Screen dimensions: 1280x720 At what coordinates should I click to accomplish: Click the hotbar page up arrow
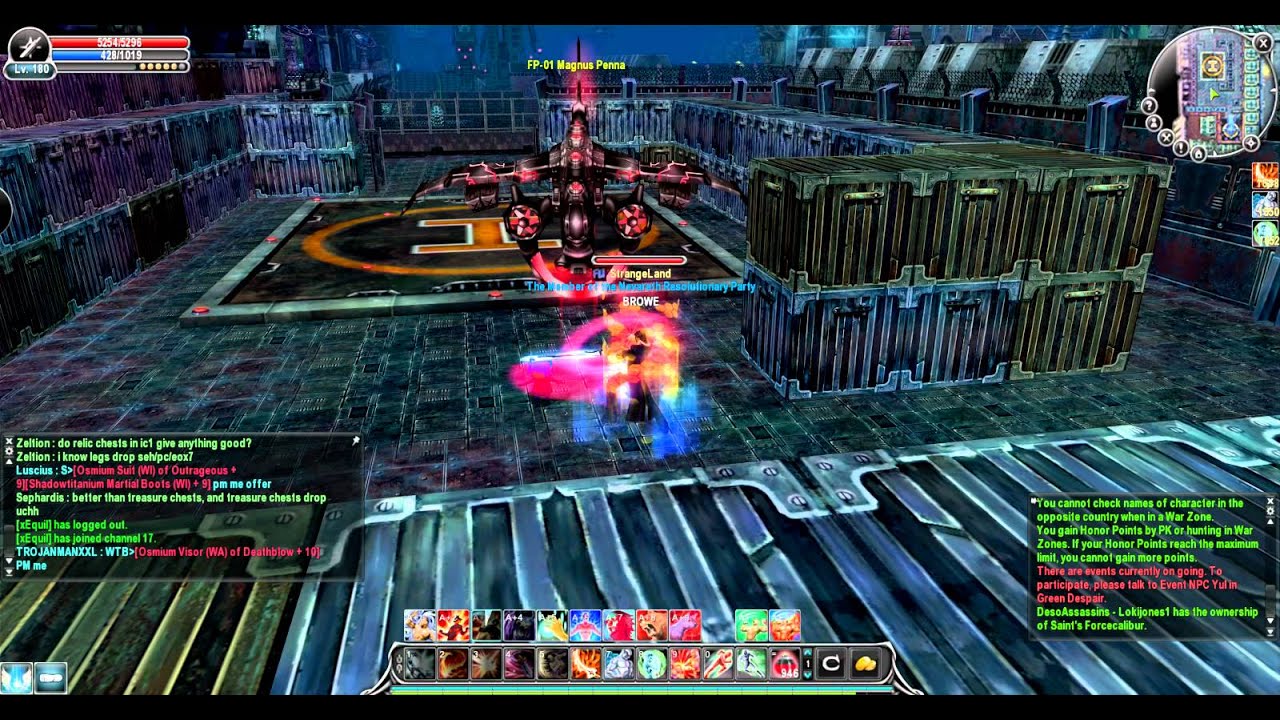[x=808, y=654]
